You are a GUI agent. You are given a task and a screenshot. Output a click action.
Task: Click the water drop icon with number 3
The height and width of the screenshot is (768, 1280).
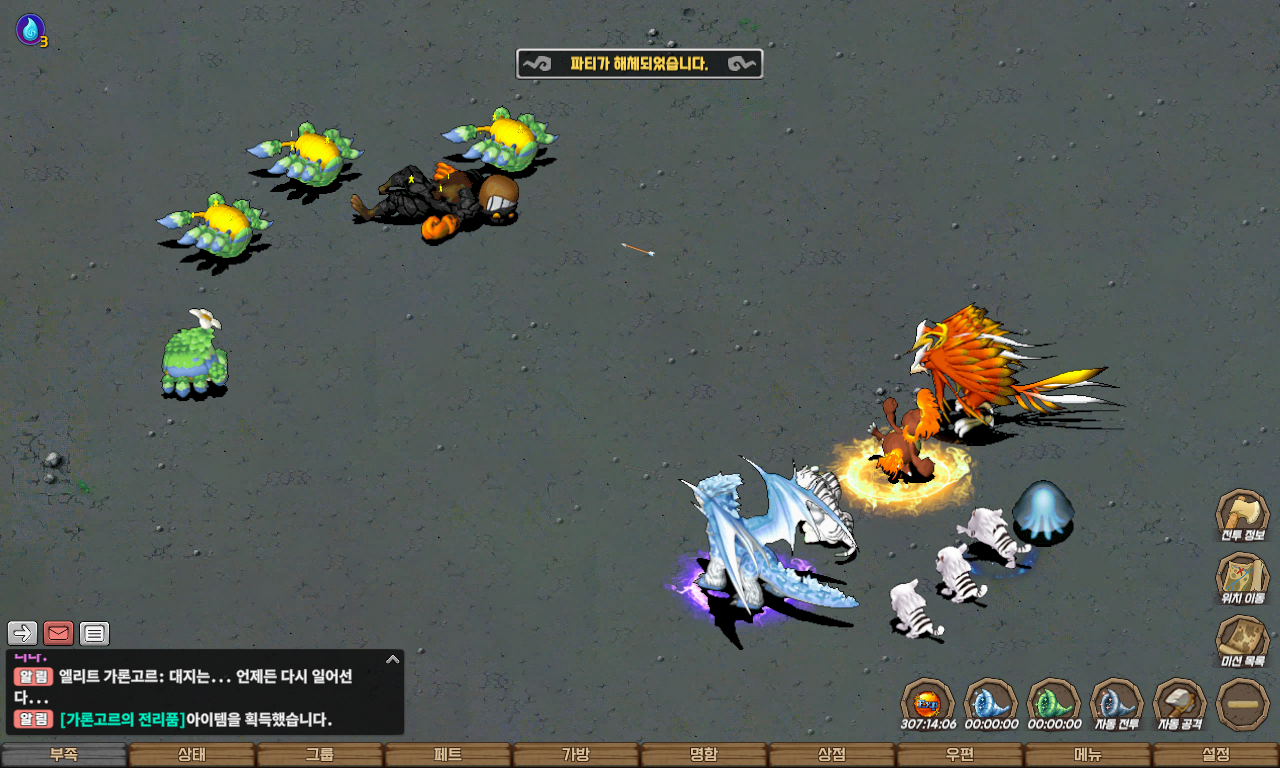[x=30, y=29]
